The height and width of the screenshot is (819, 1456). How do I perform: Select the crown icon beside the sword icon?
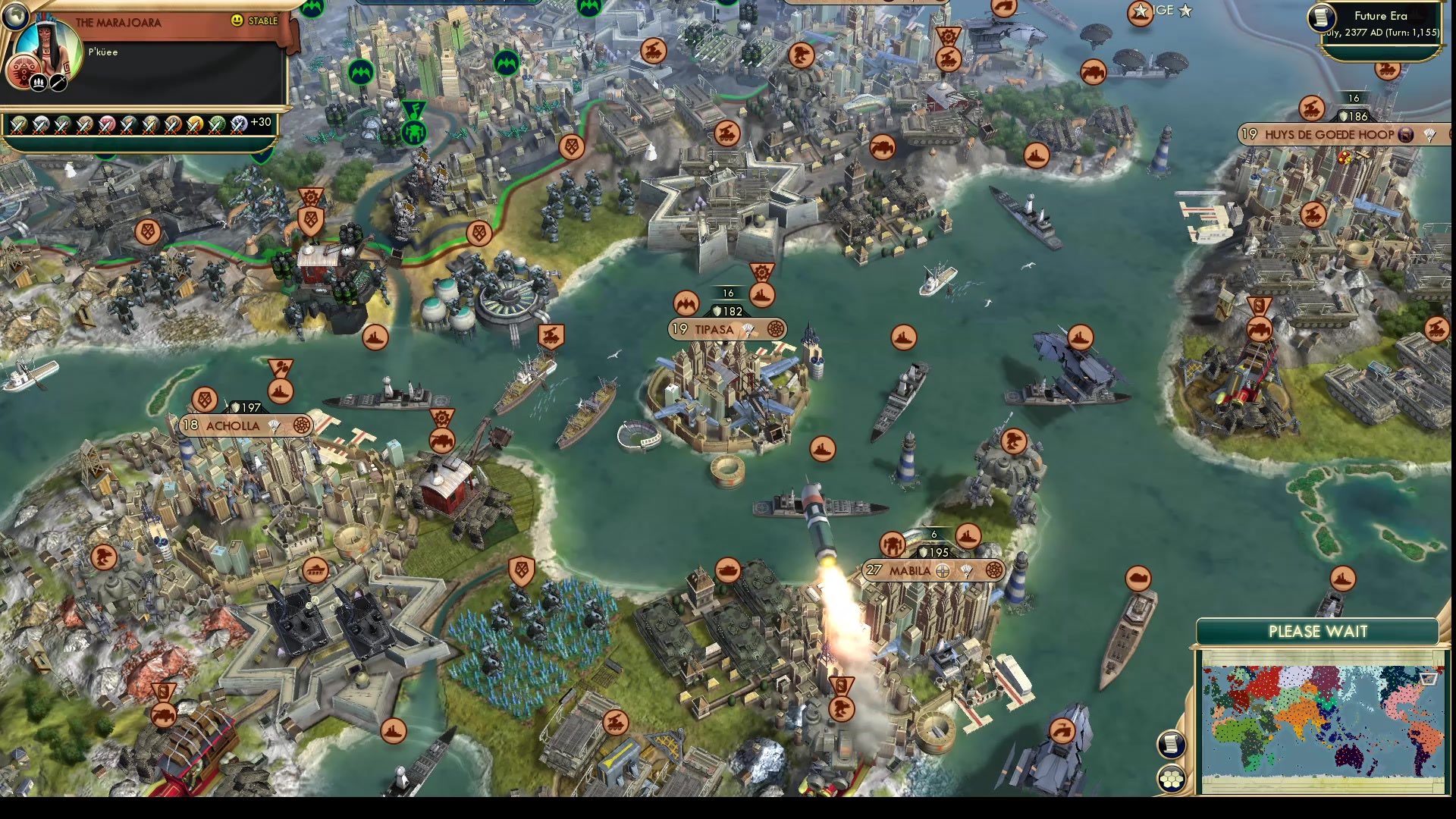click(39, 83)
